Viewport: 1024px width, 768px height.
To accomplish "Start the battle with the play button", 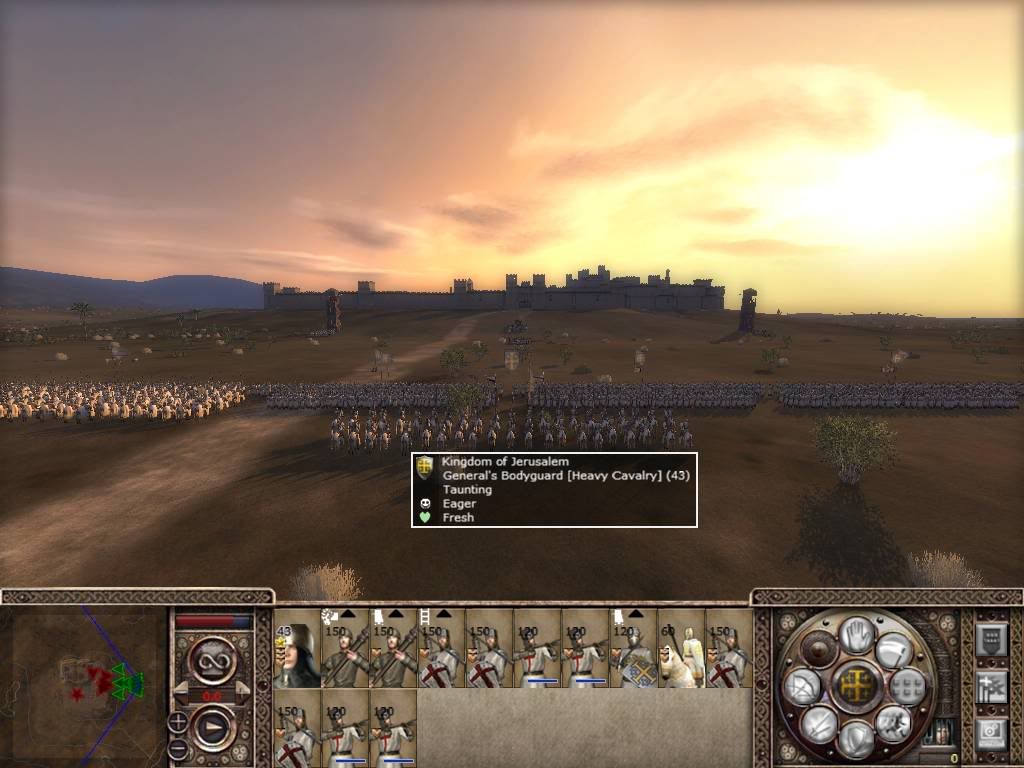I will pos(212,728).
